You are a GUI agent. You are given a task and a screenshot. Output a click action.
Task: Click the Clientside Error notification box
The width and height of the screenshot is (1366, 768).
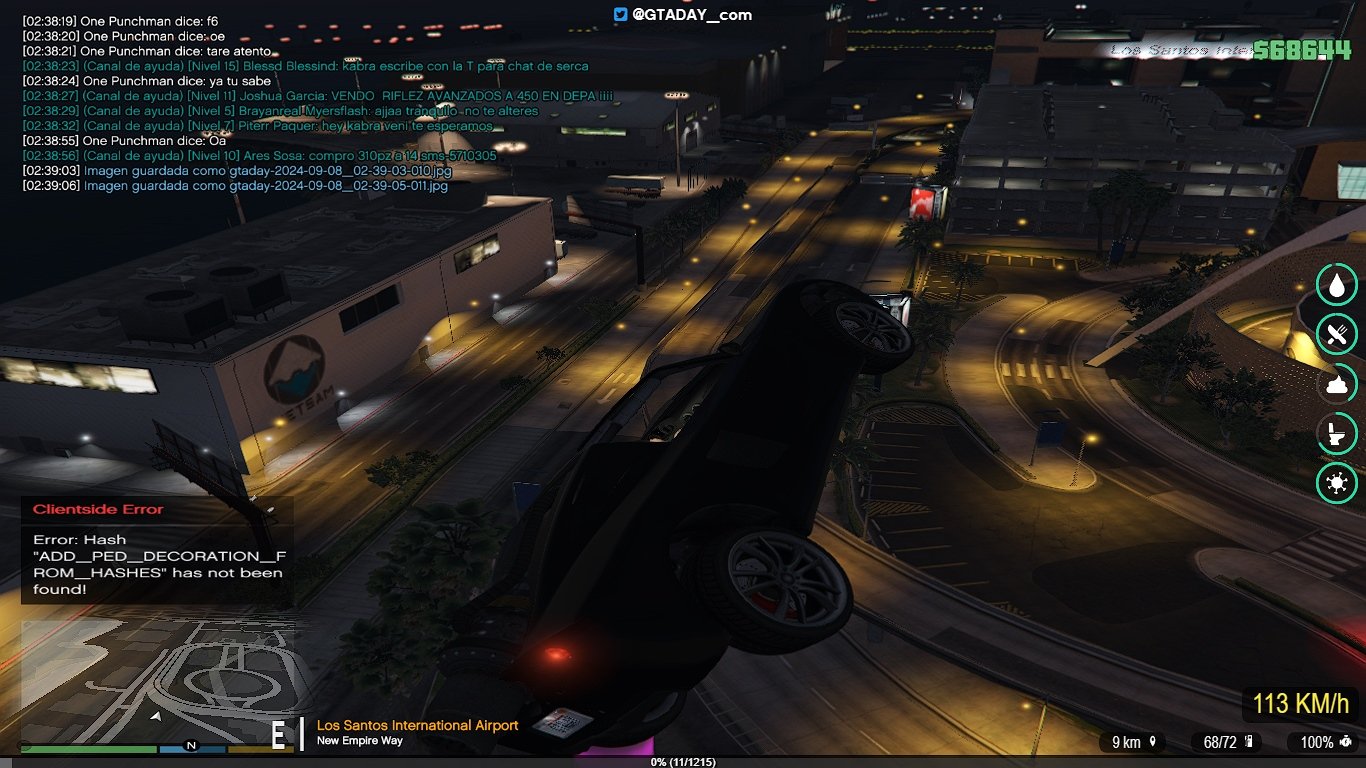(x=158, y=551)
